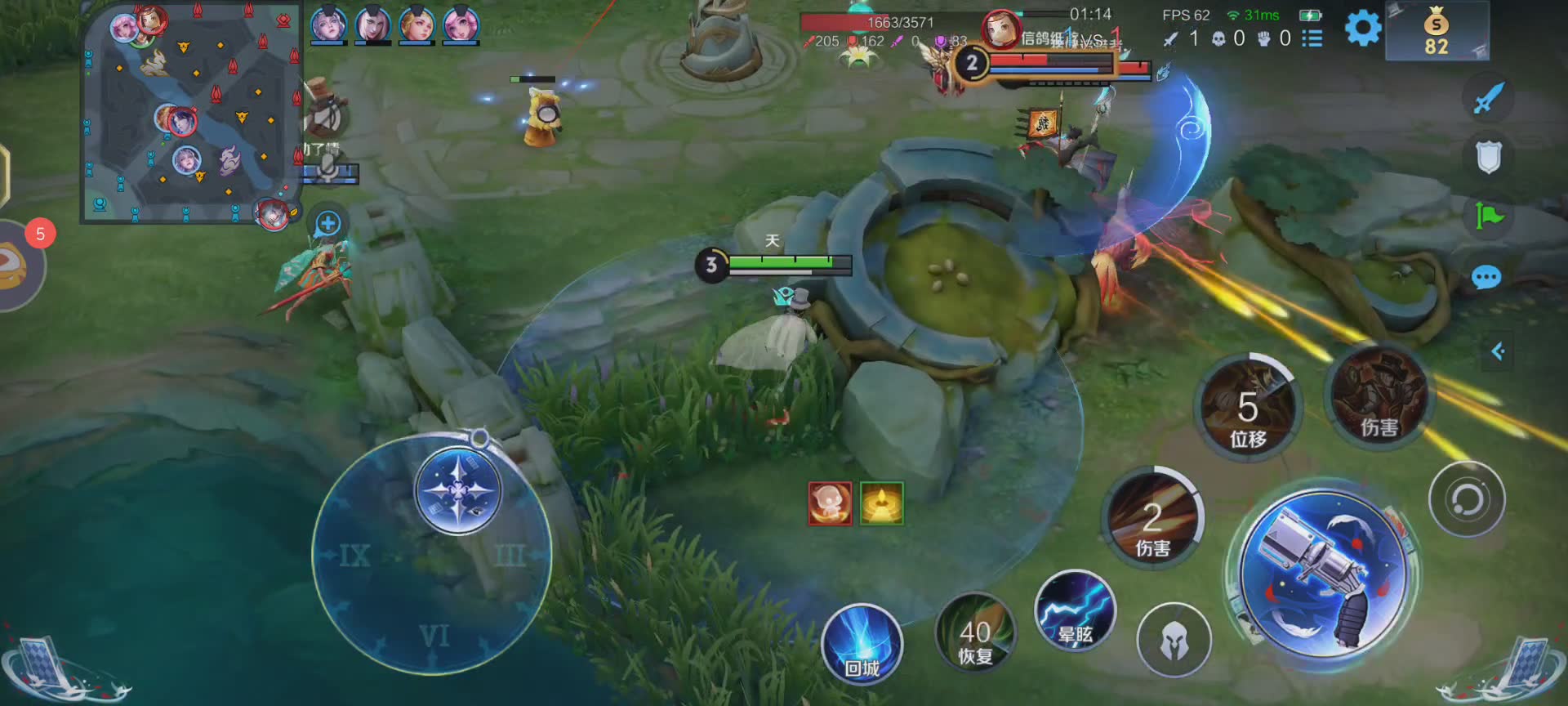Click the blue plus button below minimap
Screen dimensions: 1568x706
click(327, 223)
